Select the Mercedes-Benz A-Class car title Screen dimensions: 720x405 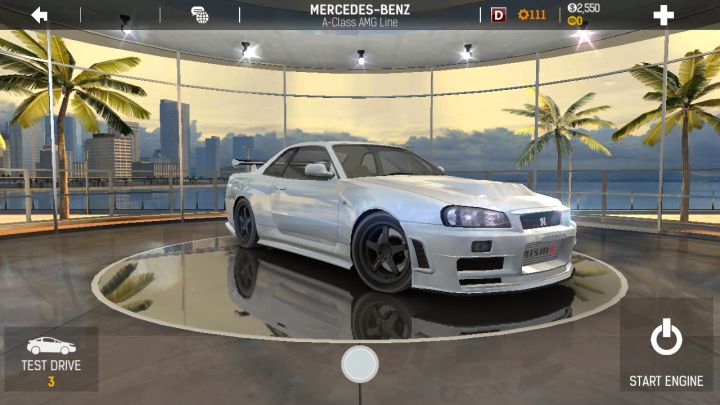tap(360, 14)
